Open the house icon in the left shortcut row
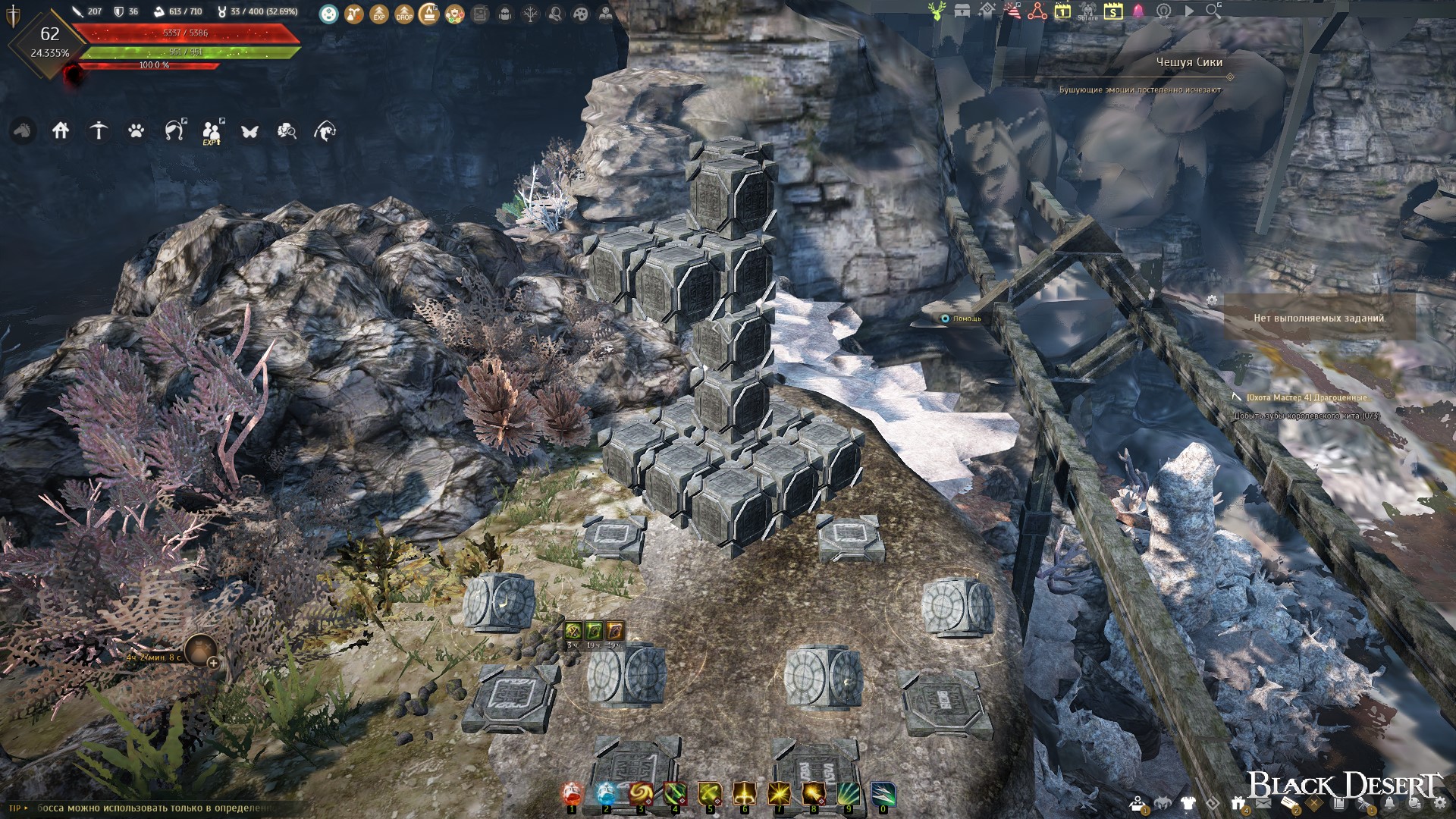The width and height of the screenshot is (1456, 819). coord(61,131)
